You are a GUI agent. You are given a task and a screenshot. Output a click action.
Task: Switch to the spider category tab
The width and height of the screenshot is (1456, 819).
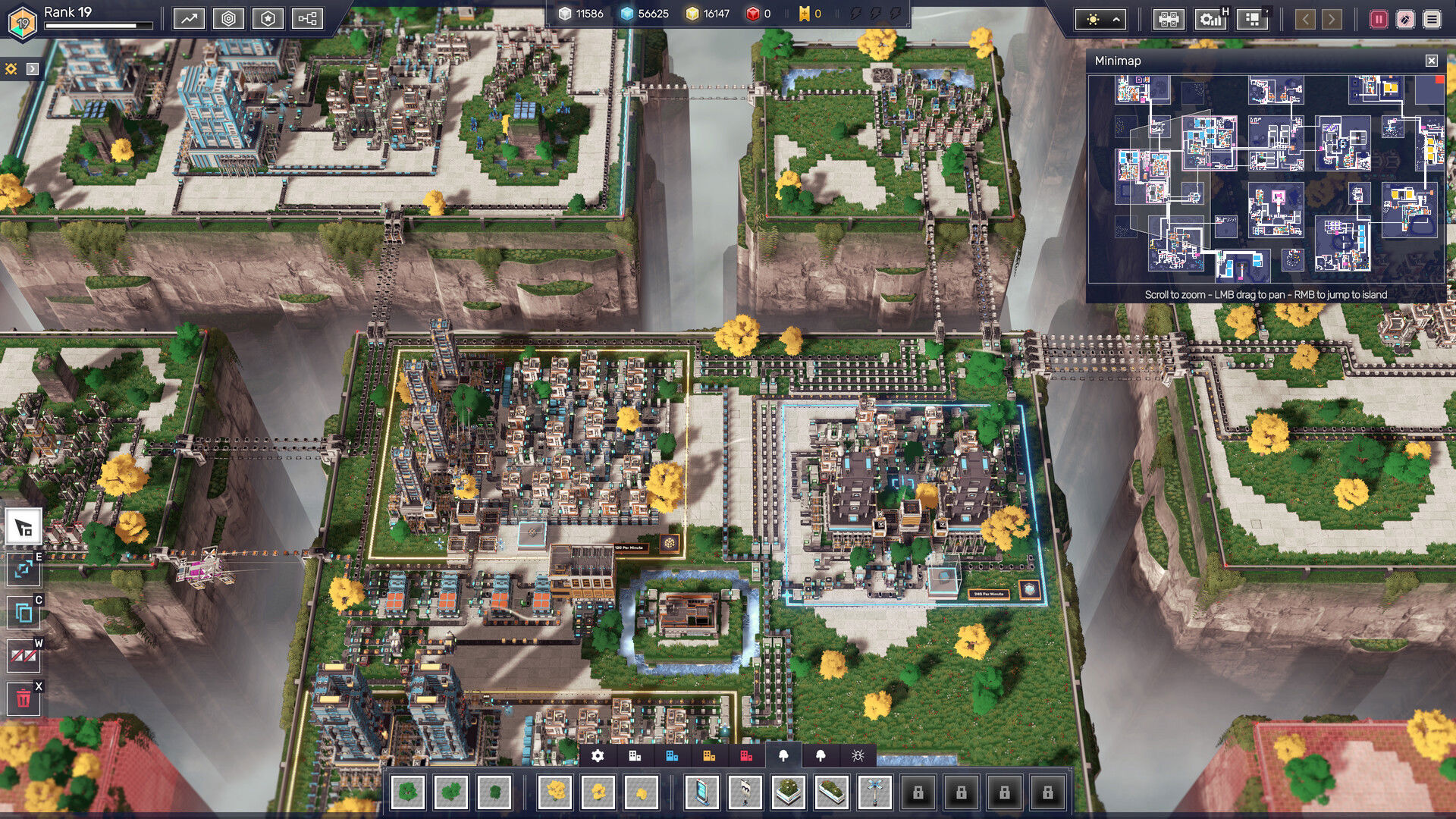click(x=858, y=755)
